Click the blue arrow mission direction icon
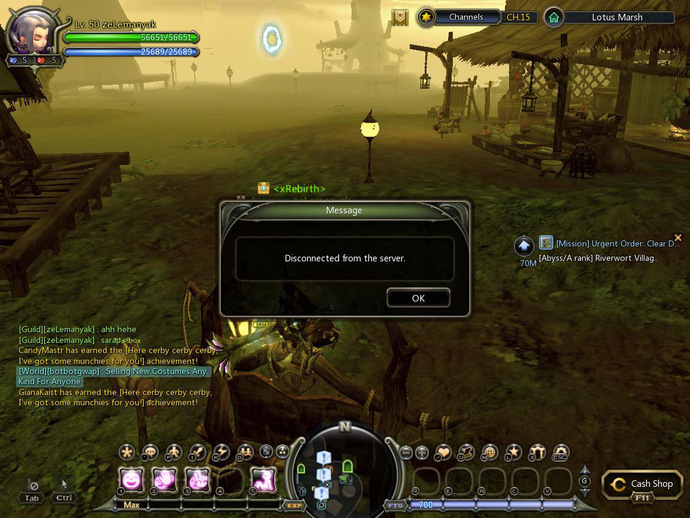Viewport: 690px width, 518px height. (x=525, y=245)
